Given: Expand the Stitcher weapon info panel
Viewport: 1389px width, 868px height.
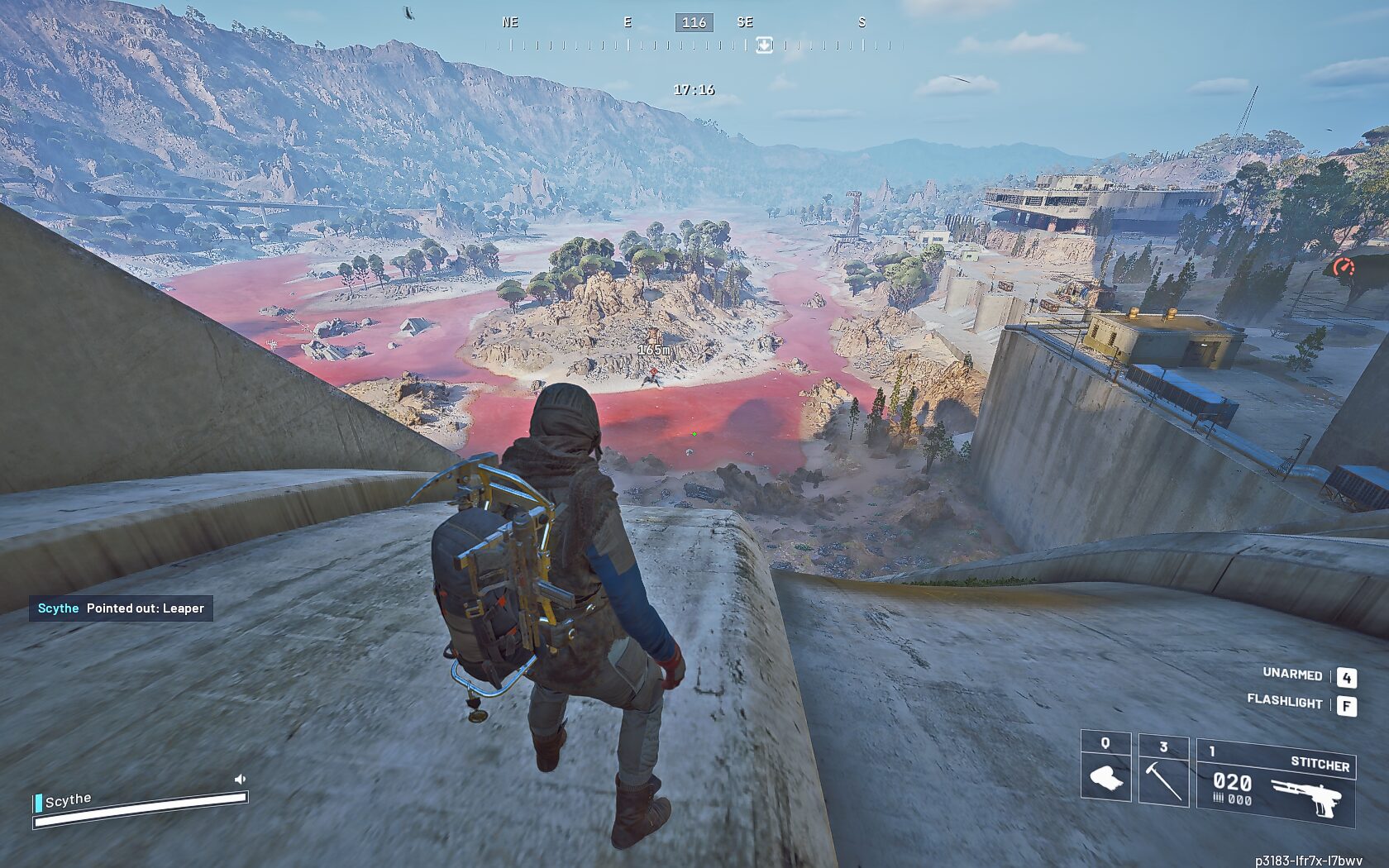Looking at the screenshot, I should coord(1320,765).
